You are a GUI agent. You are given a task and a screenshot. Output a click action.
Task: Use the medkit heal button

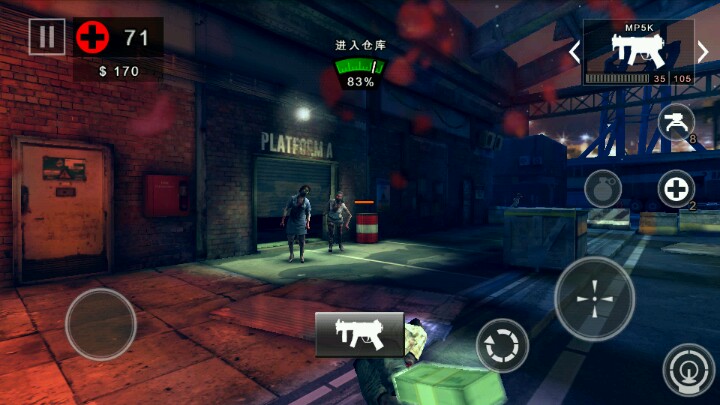tap(677, 188)
